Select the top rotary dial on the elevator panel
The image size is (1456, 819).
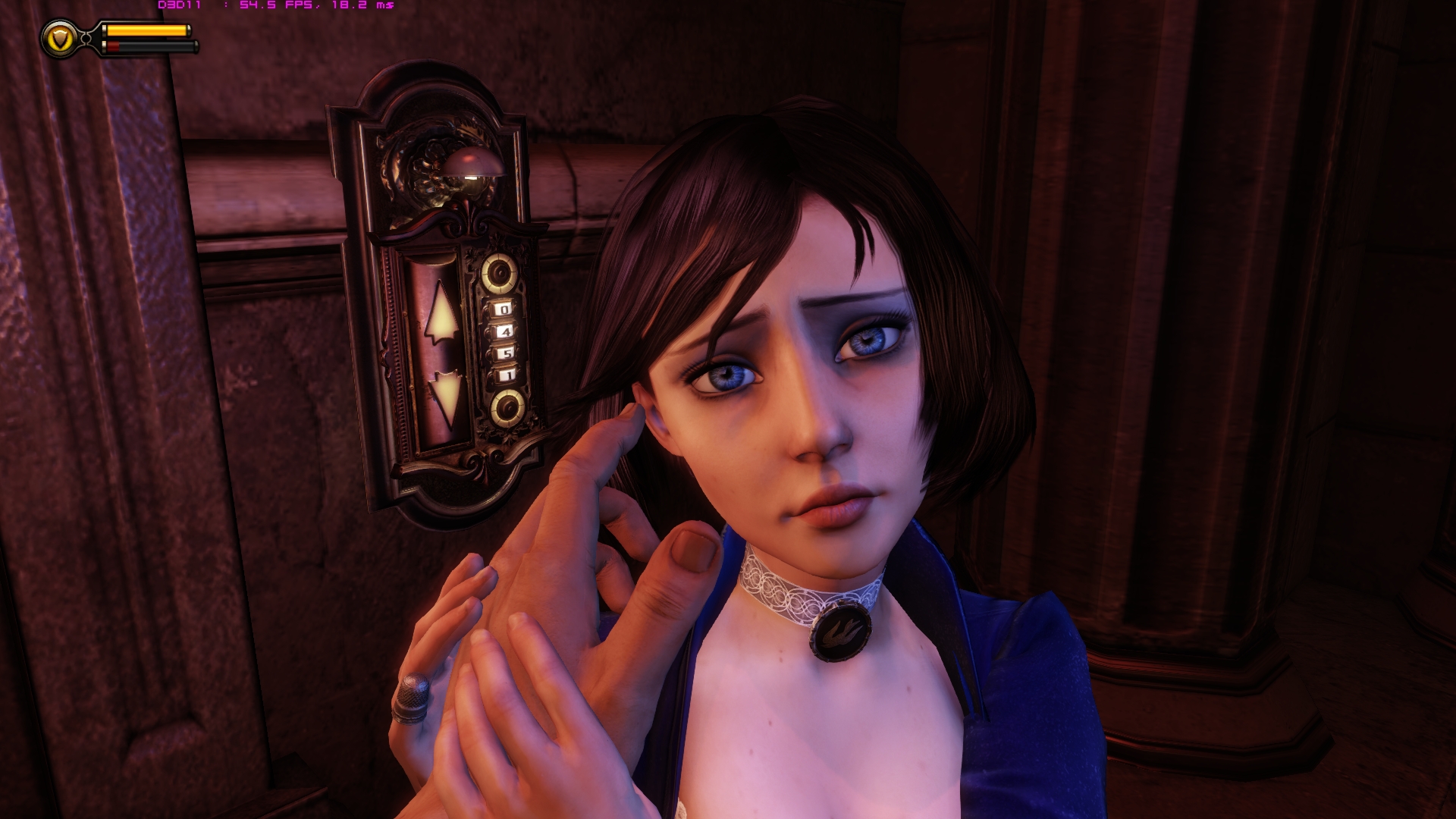pos(497,272)
